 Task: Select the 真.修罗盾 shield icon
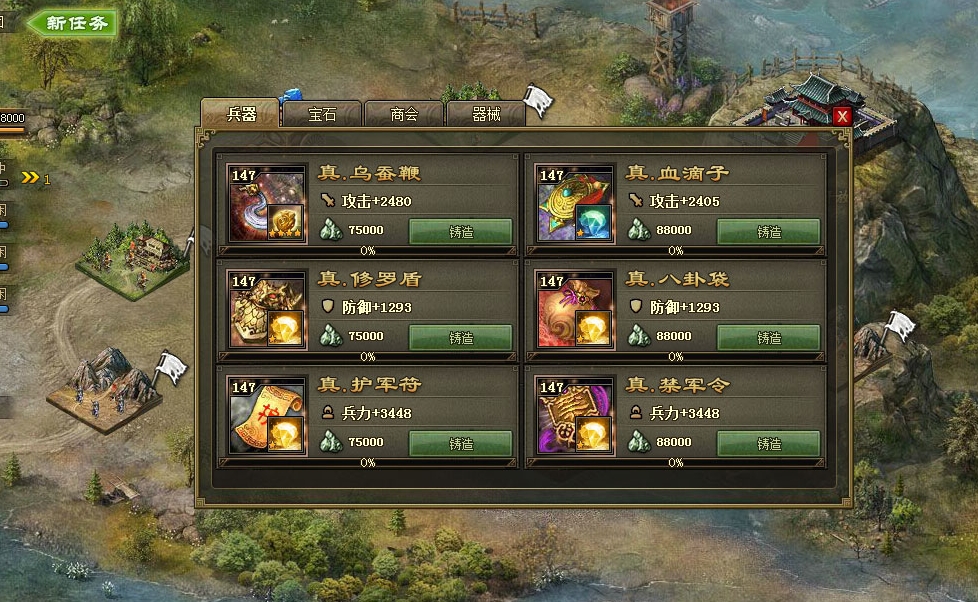coord(267,309)
